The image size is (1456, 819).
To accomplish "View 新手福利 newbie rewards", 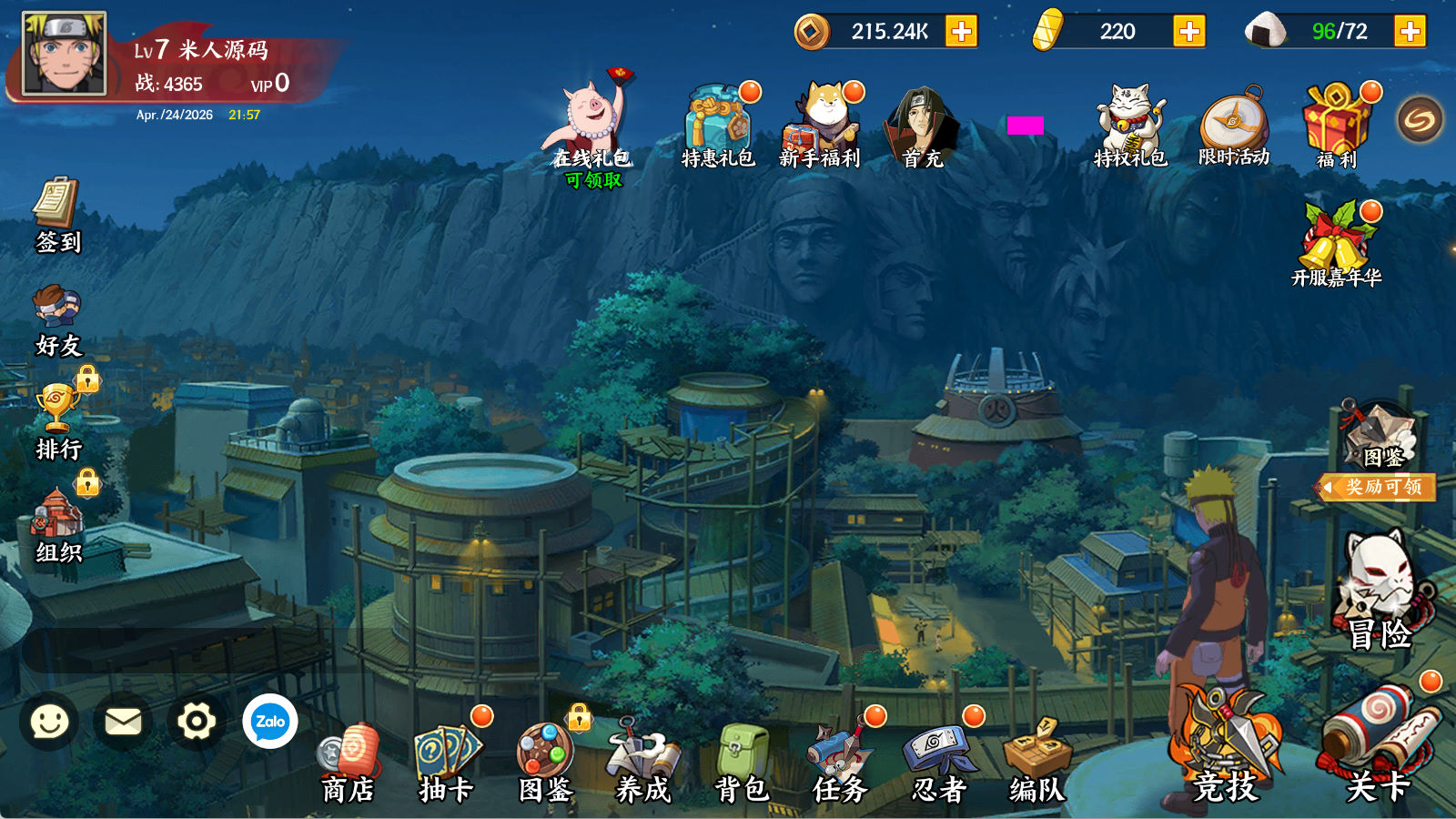I will pos(822,126).
